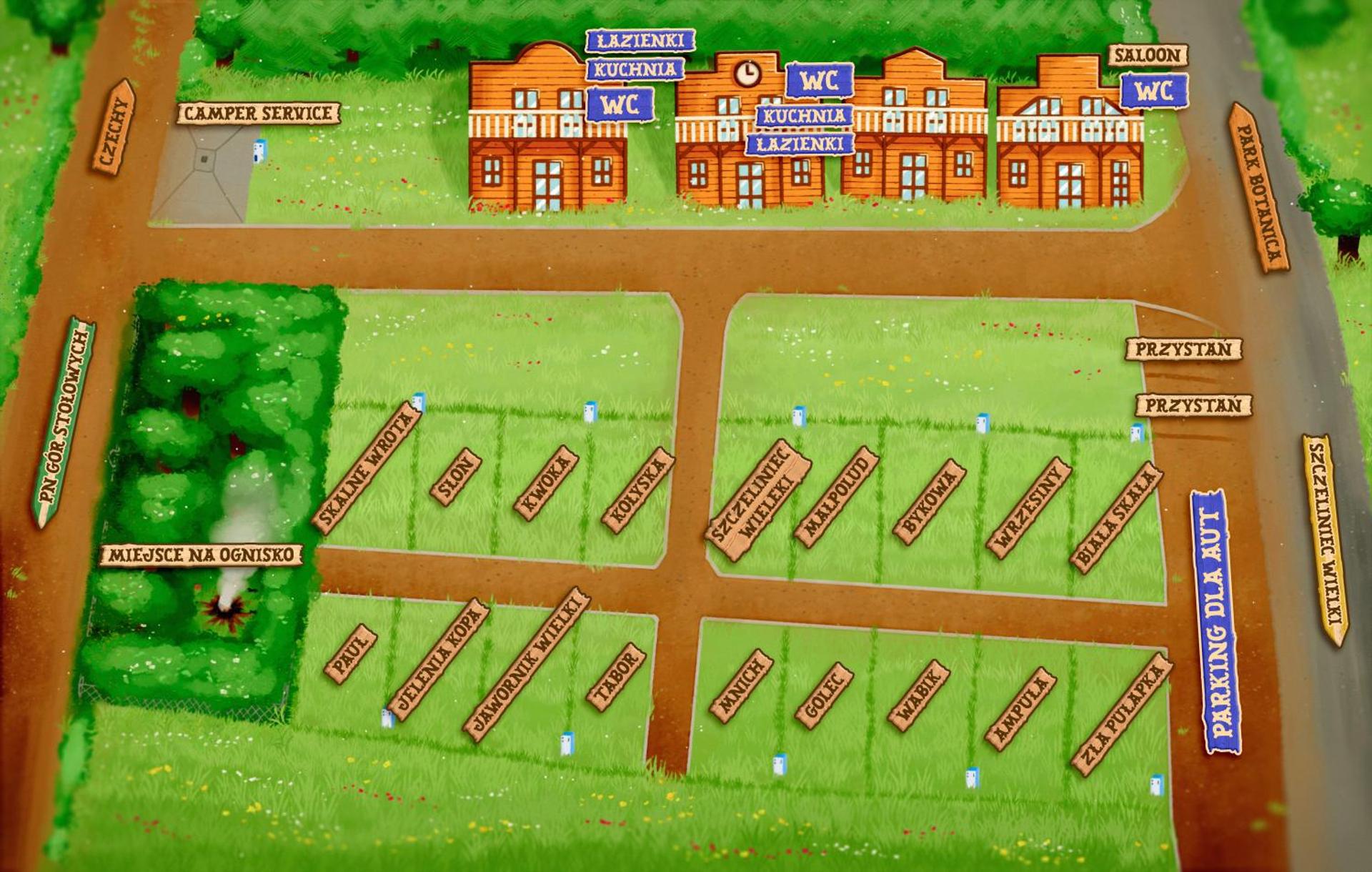This screenshot has width=1372, height=872.
Task: Choose the Wrzesiny pitch sign
Action: tap(1028, 507)
